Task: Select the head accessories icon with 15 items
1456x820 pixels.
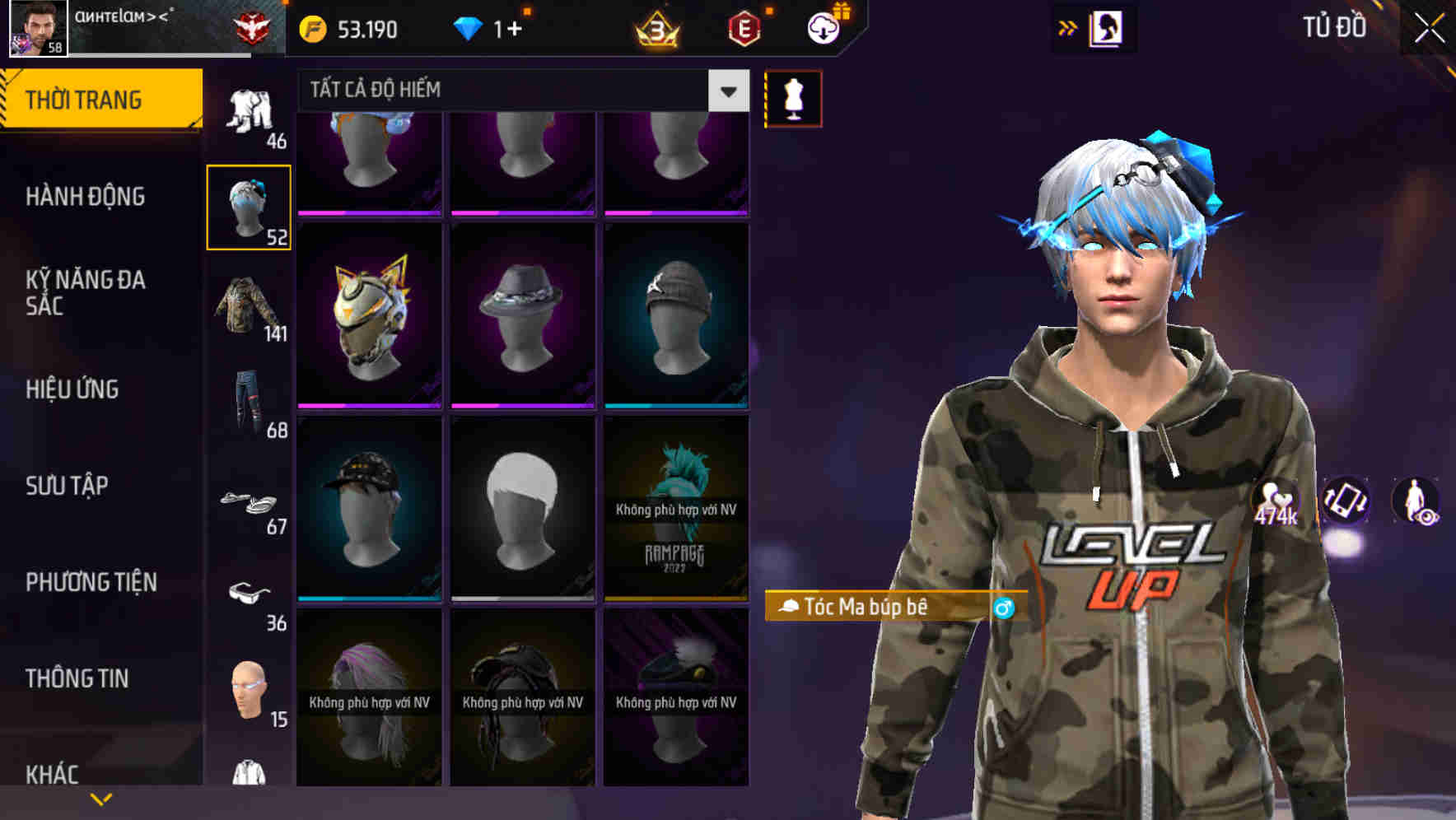Action: tap(250, 692)
